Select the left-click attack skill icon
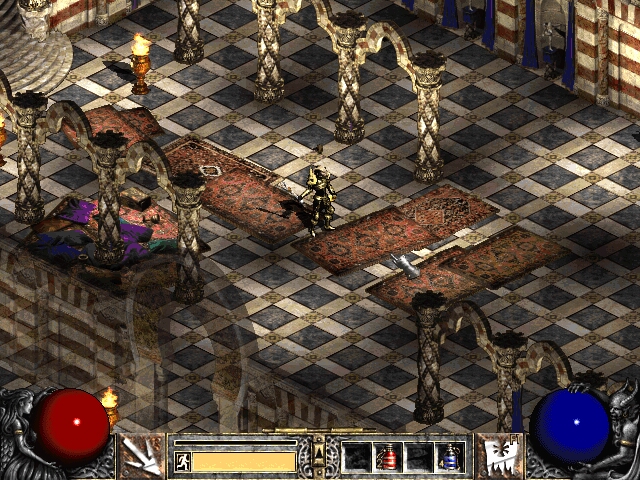 [142, 455]
